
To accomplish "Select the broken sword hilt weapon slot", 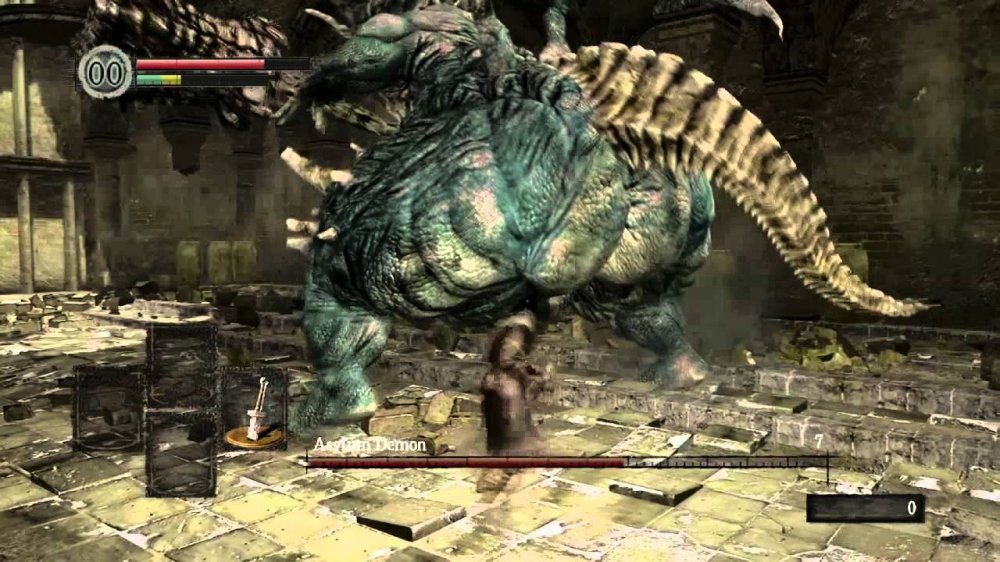I will (254, 409).
